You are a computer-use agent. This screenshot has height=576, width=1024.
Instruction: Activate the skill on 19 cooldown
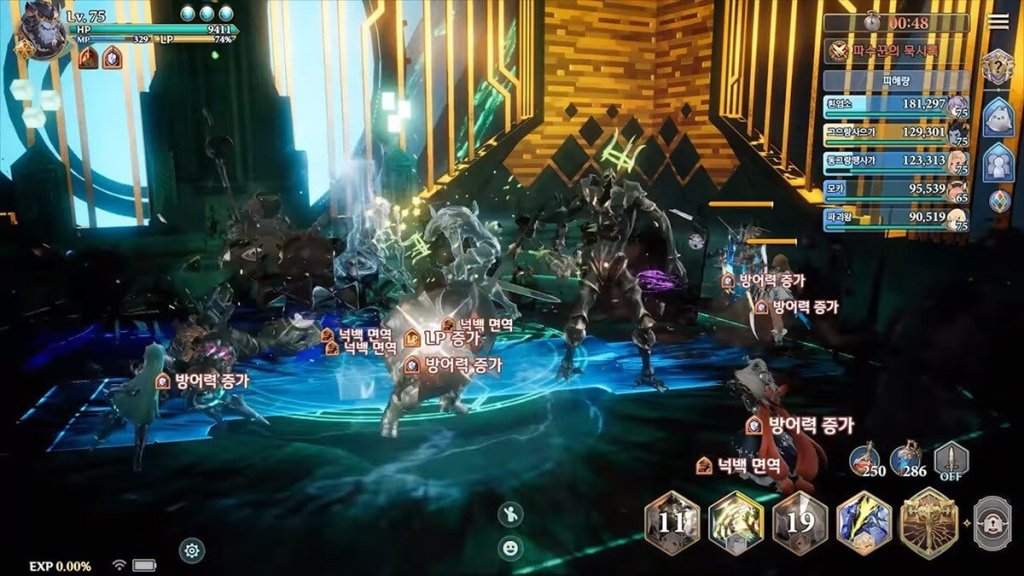pos(800,522)
